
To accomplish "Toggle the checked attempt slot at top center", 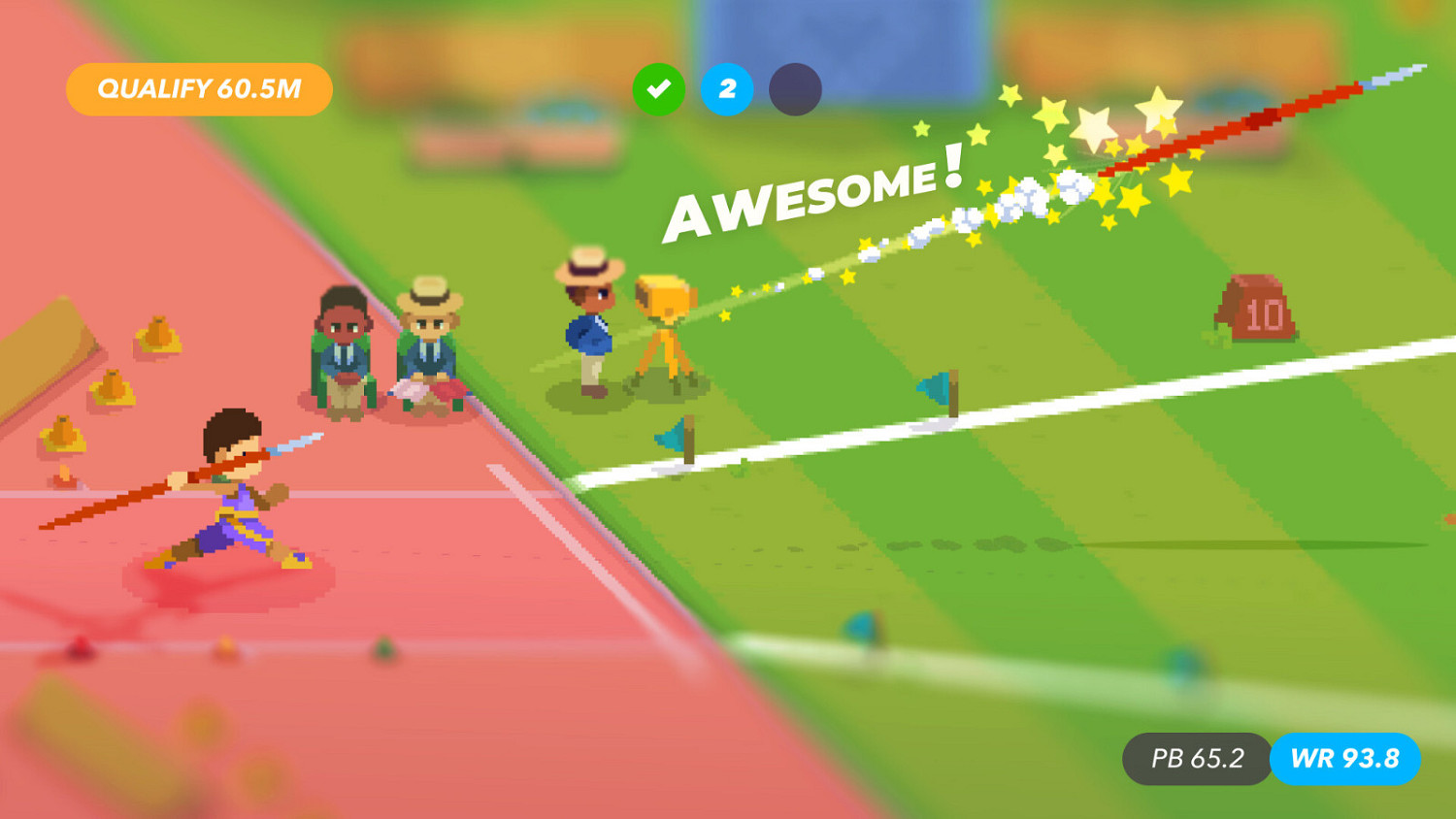I will click(659, 89).
